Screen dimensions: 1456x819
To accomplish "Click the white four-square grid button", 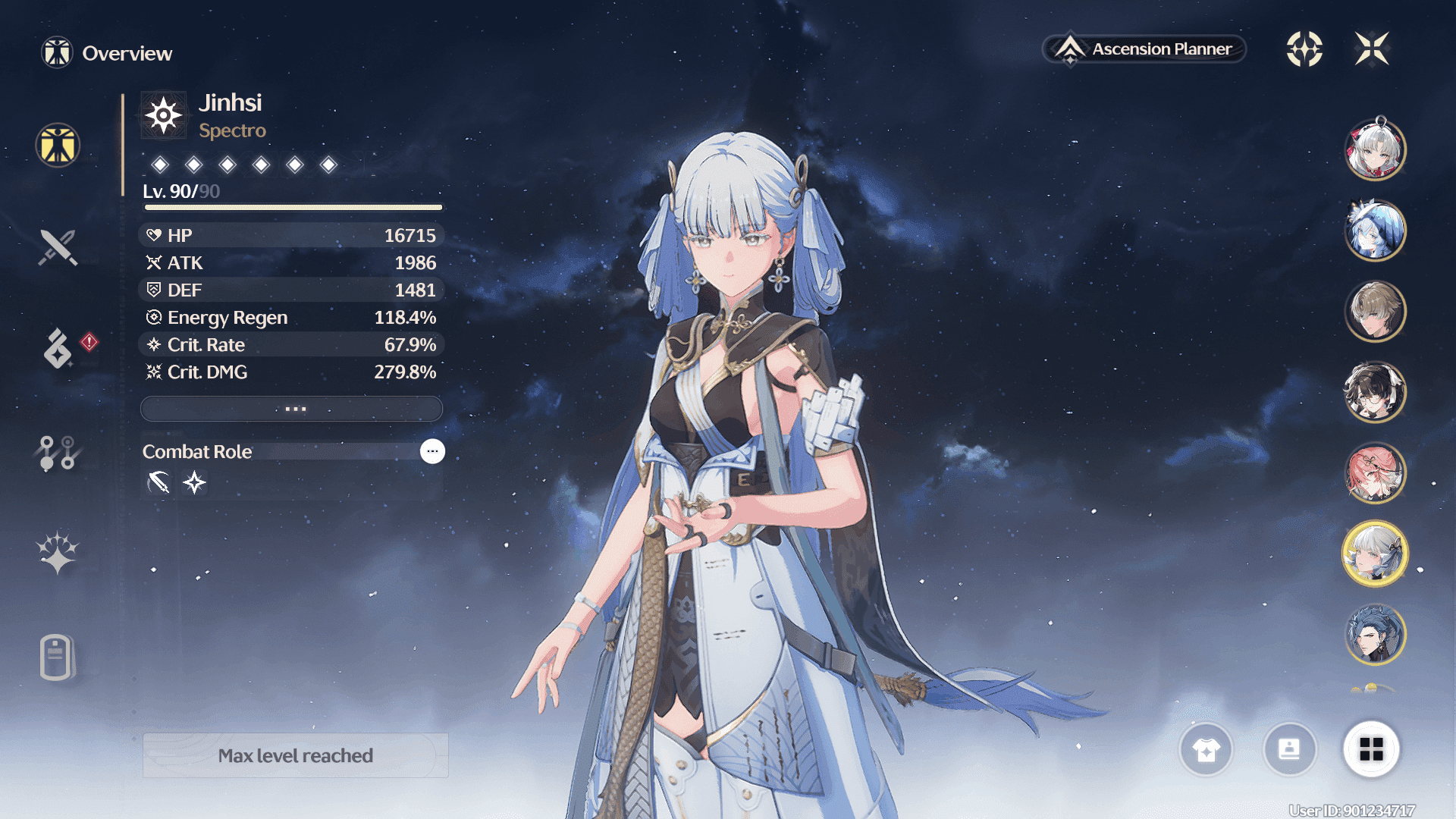I will 1371,750.
